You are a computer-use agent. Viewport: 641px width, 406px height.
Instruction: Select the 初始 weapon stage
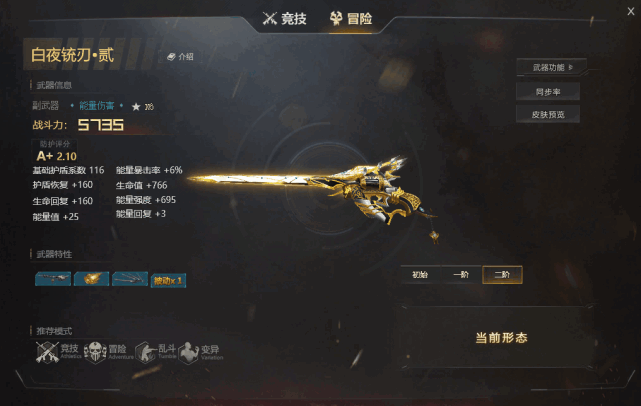(x=419, y=274)
